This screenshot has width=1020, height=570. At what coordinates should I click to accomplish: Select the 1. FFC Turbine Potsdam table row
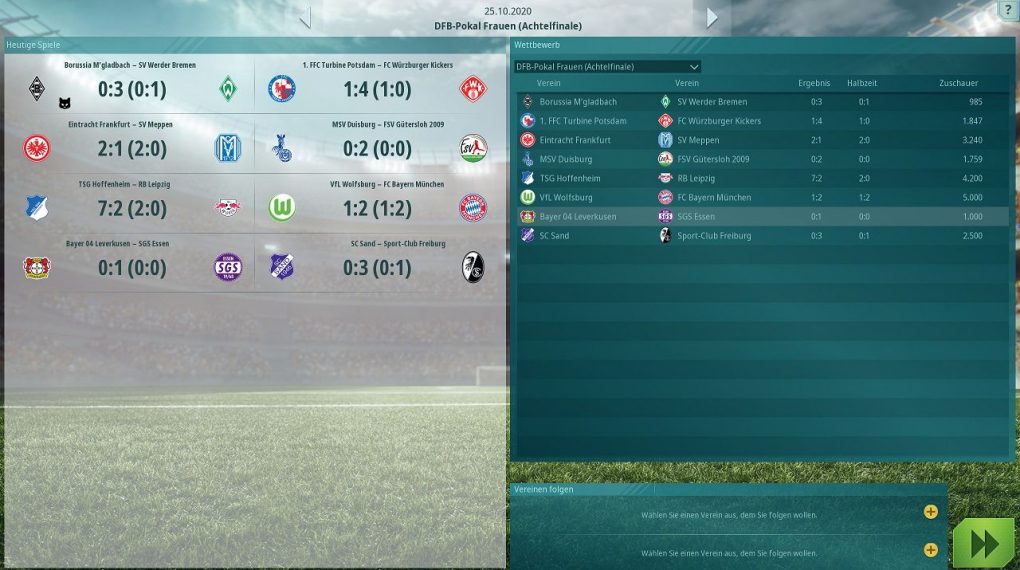pyautogui.click(x=760, y=121)
